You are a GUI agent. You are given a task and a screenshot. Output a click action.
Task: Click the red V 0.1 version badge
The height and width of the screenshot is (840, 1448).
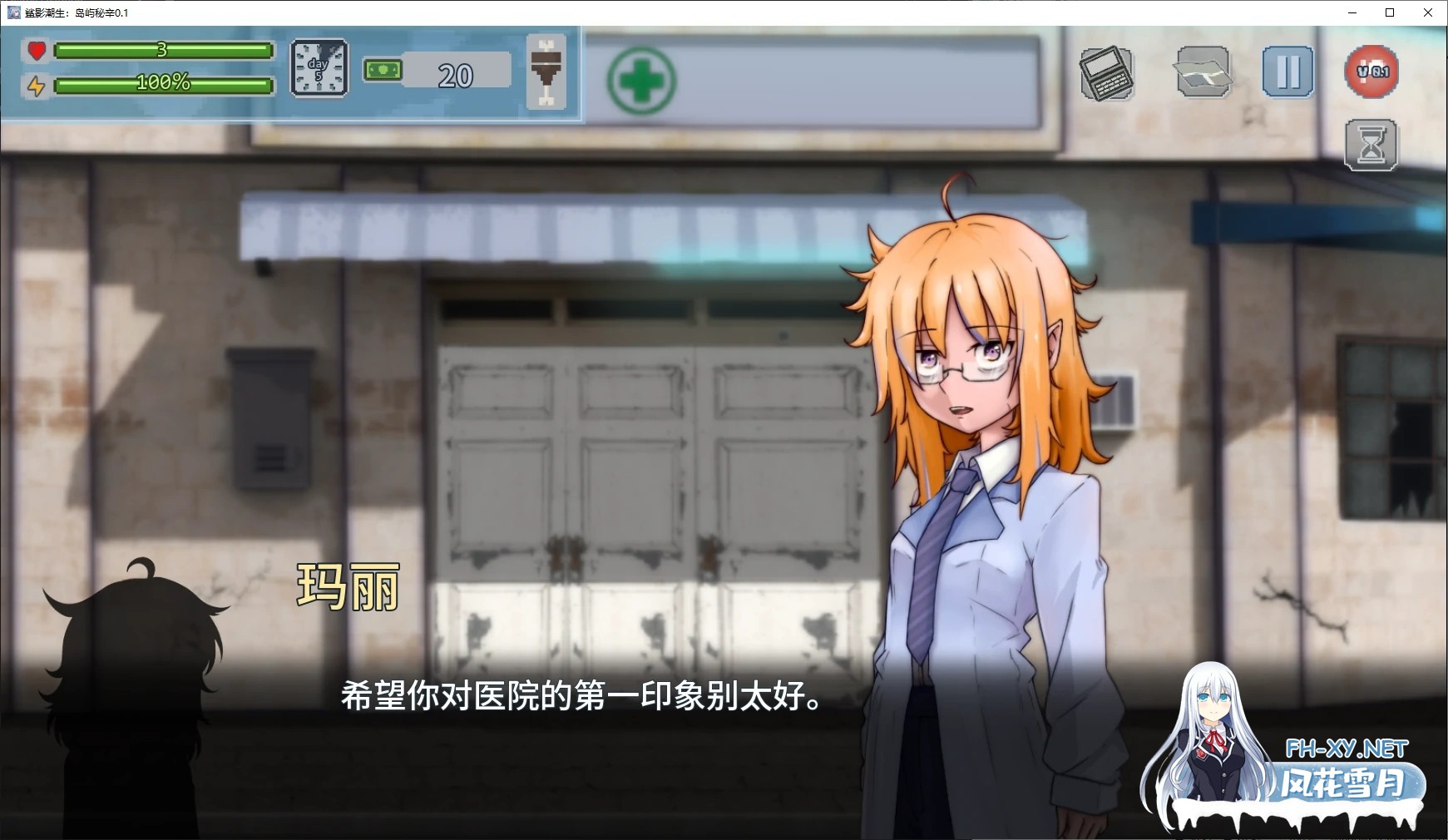1371,73
